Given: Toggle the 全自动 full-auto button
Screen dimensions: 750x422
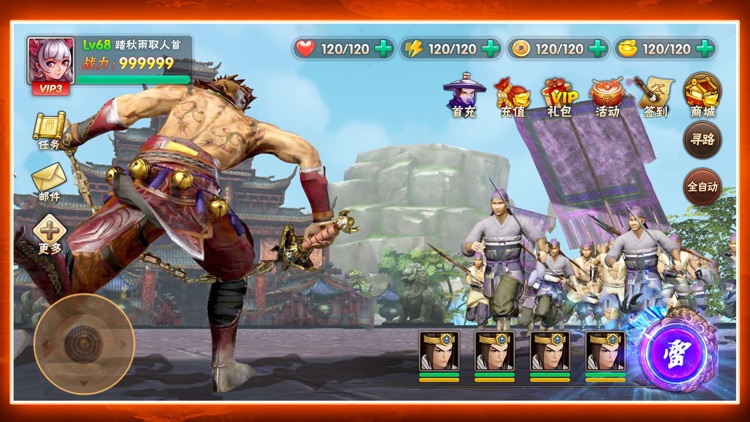Looking at the screenshot, I should pos(702,187).
